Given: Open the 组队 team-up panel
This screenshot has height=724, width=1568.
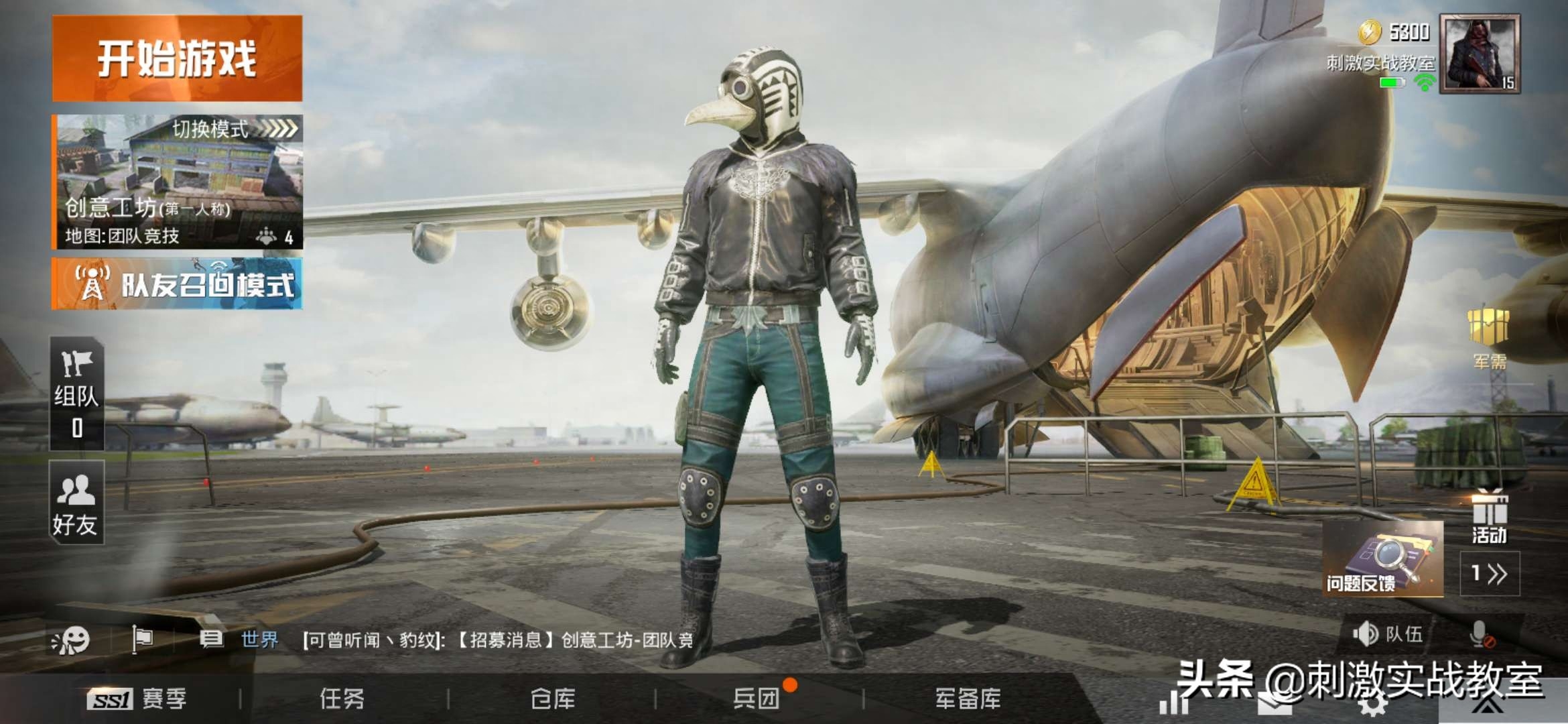Looking at the screenshot, I should [x=76, y=394].
